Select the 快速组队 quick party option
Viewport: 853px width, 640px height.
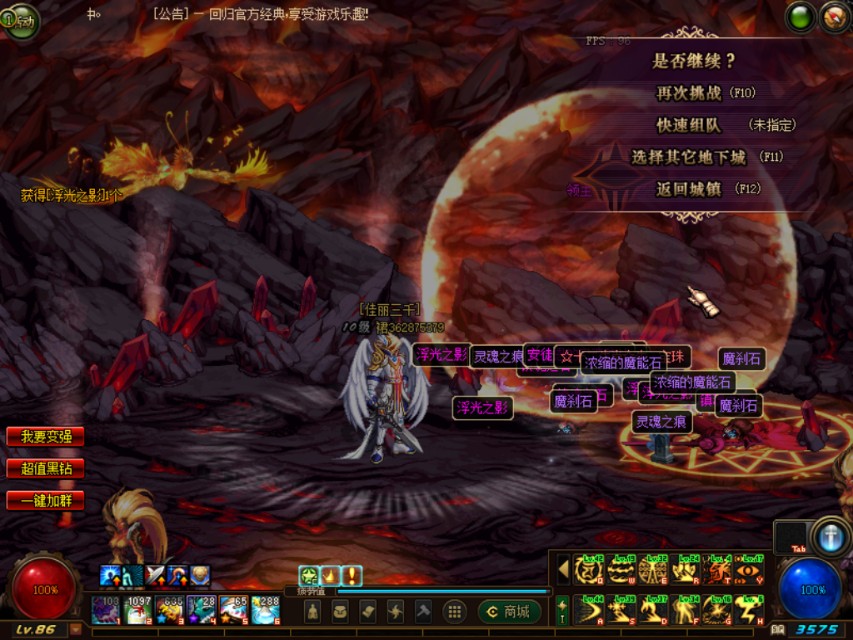(x=691, y=125)
